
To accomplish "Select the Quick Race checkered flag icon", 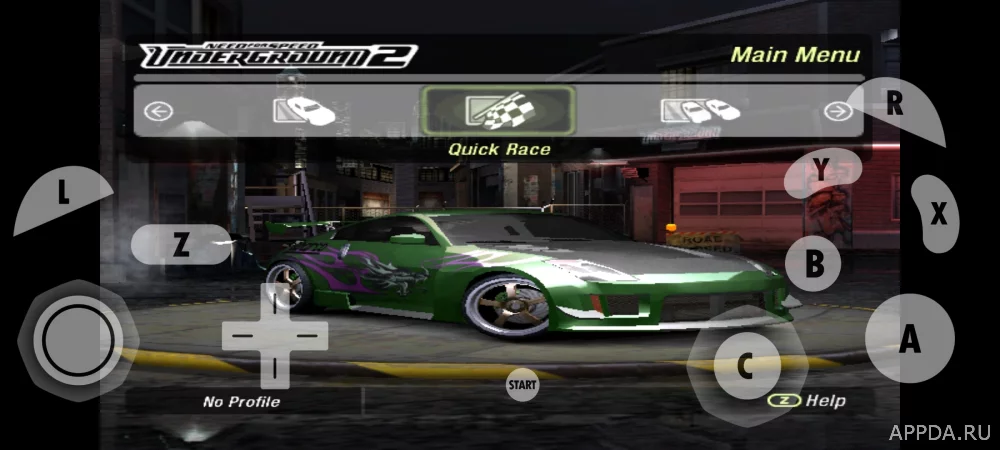I will (x=498, y=110).
